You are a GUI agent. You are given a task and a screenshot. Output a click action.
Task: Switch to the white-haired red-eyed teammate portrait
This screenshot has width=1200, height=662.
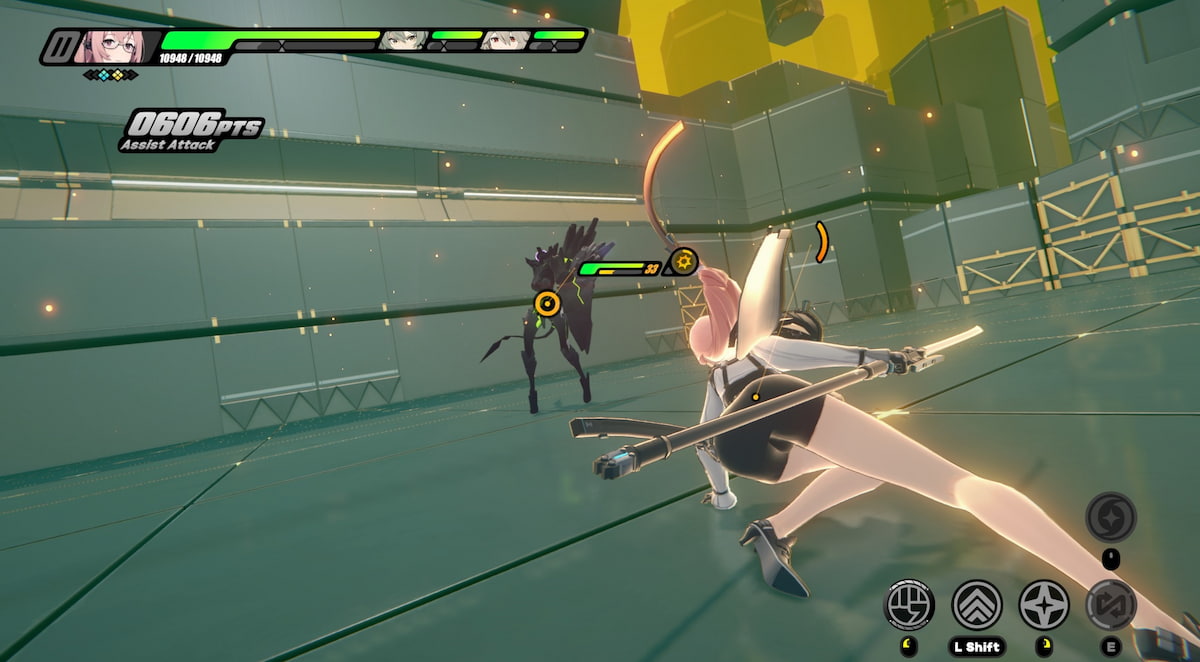(505, 41)
